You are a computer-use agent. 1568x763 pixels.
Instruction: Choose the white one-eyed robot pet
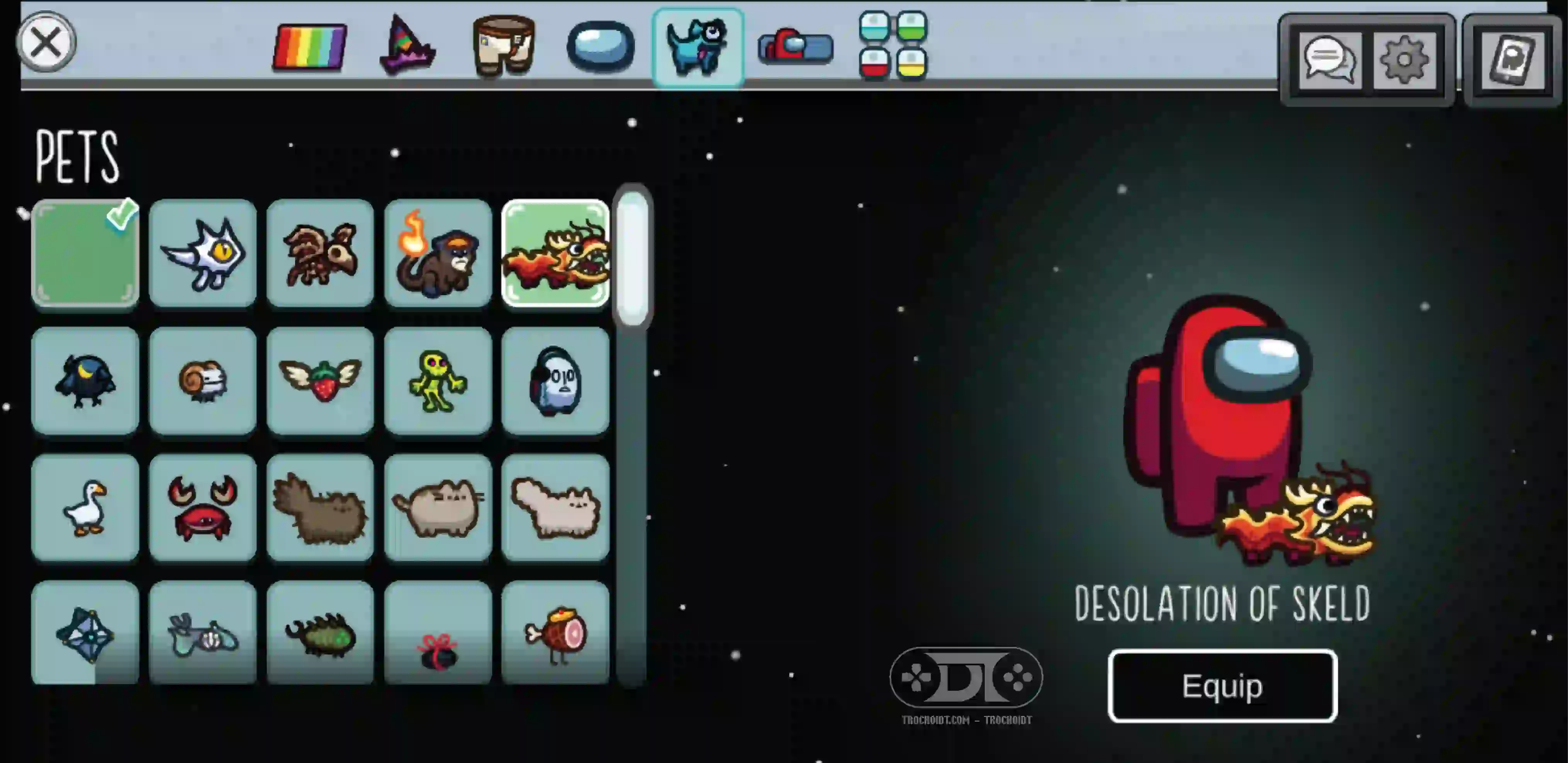tap(203, 253)
